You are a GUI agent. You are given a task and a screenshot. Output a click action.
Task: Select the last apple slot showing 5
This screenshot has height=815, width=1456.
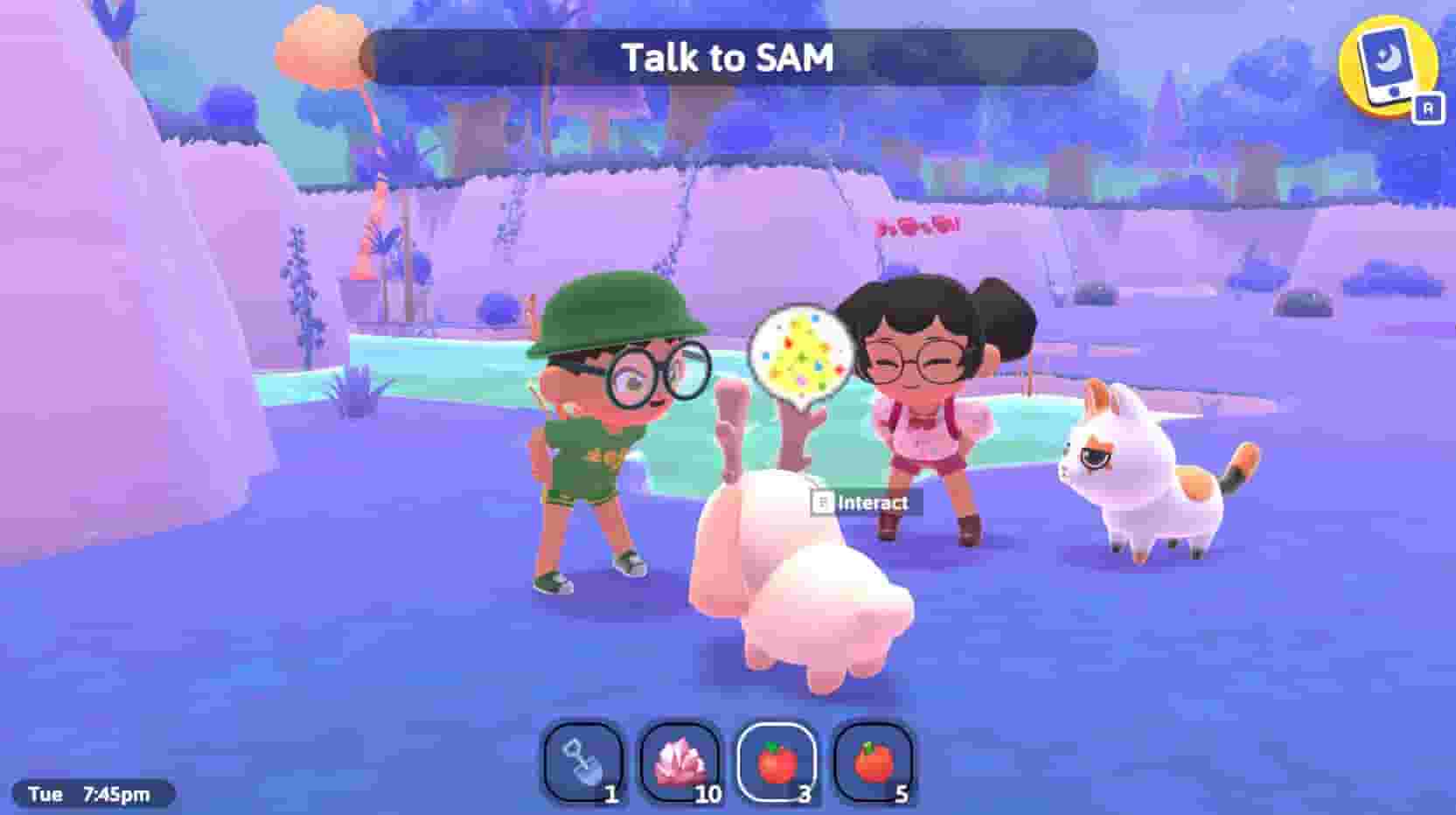pyautogui.click(x=874, y=763)
